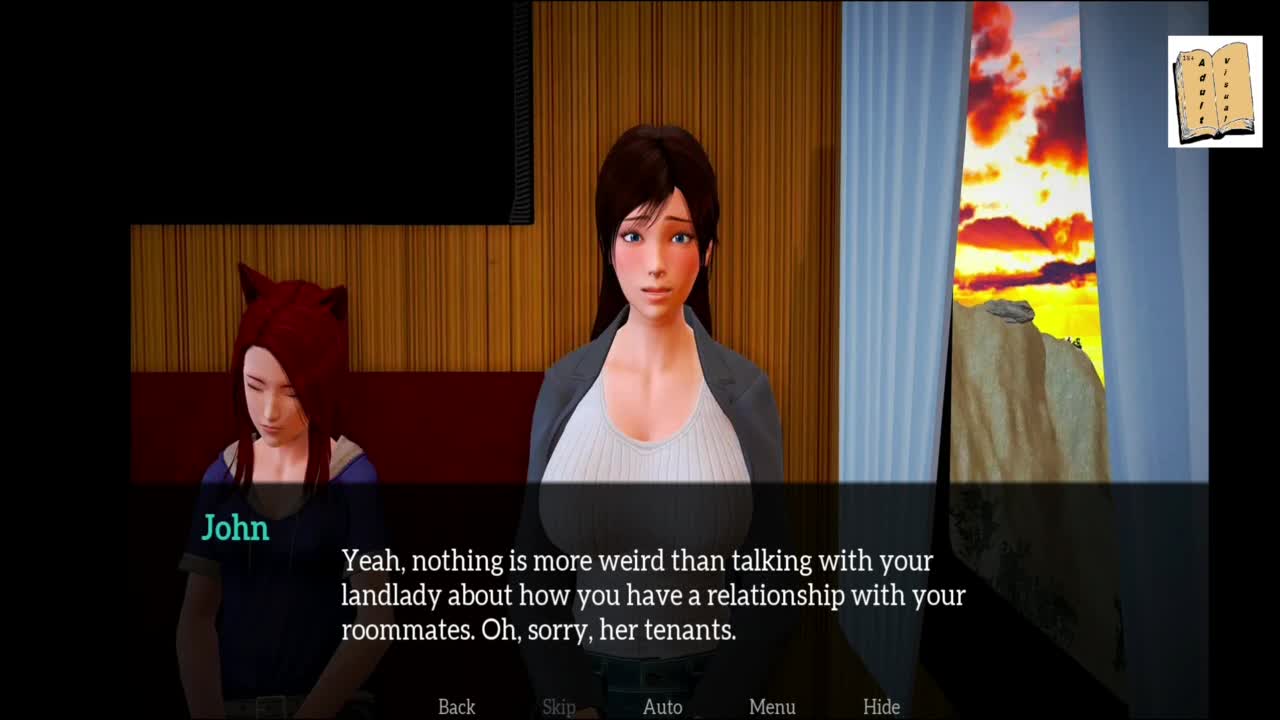Hide the dialogue text box
The height and width of the screenshot is (720, 1280).
coord(881,707)
